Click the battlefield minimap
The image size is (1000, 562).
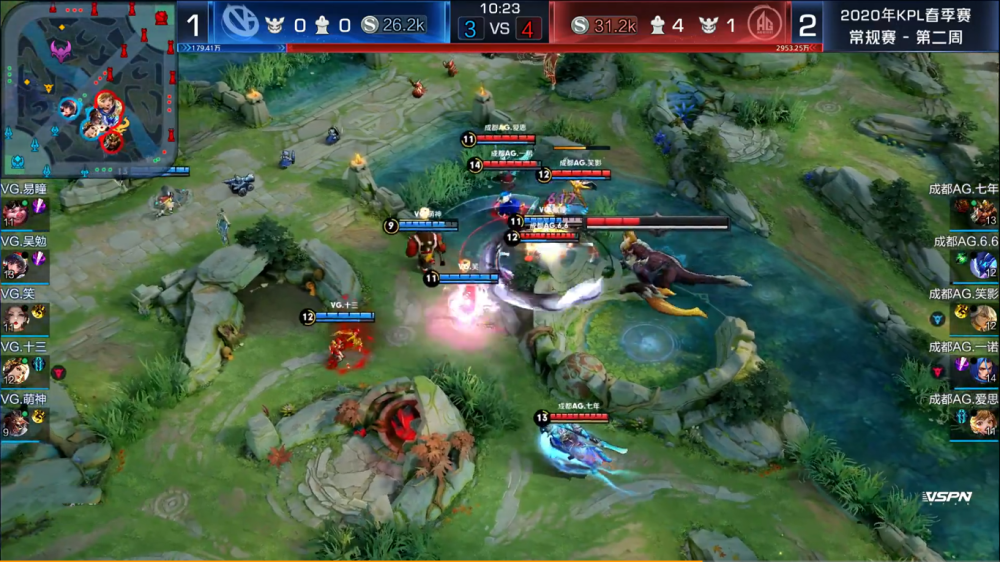click(x=90, y=89)
